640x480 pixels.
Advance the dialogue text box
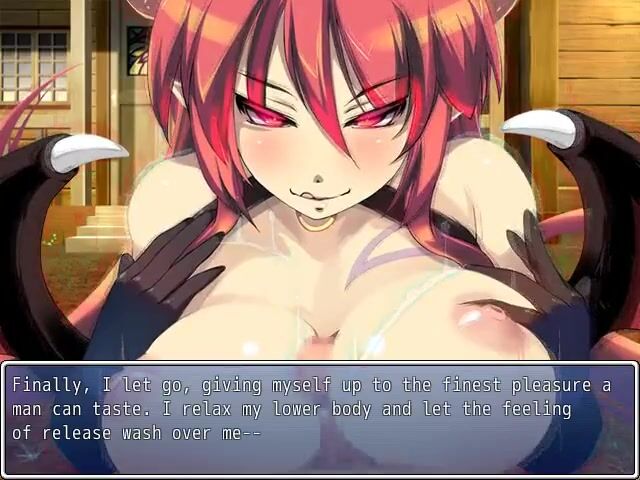pyautogui.click(x=320, y=420)
